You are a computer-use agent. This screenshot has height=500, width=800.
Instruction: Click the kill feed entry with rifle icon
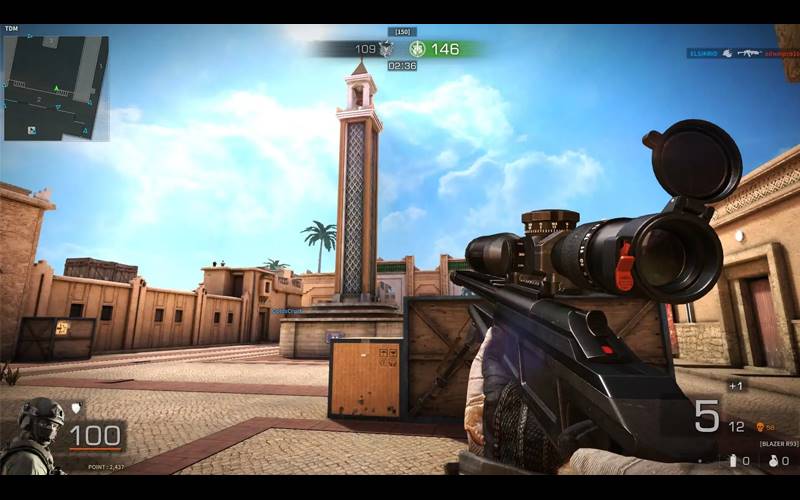[x=744, y=52]
